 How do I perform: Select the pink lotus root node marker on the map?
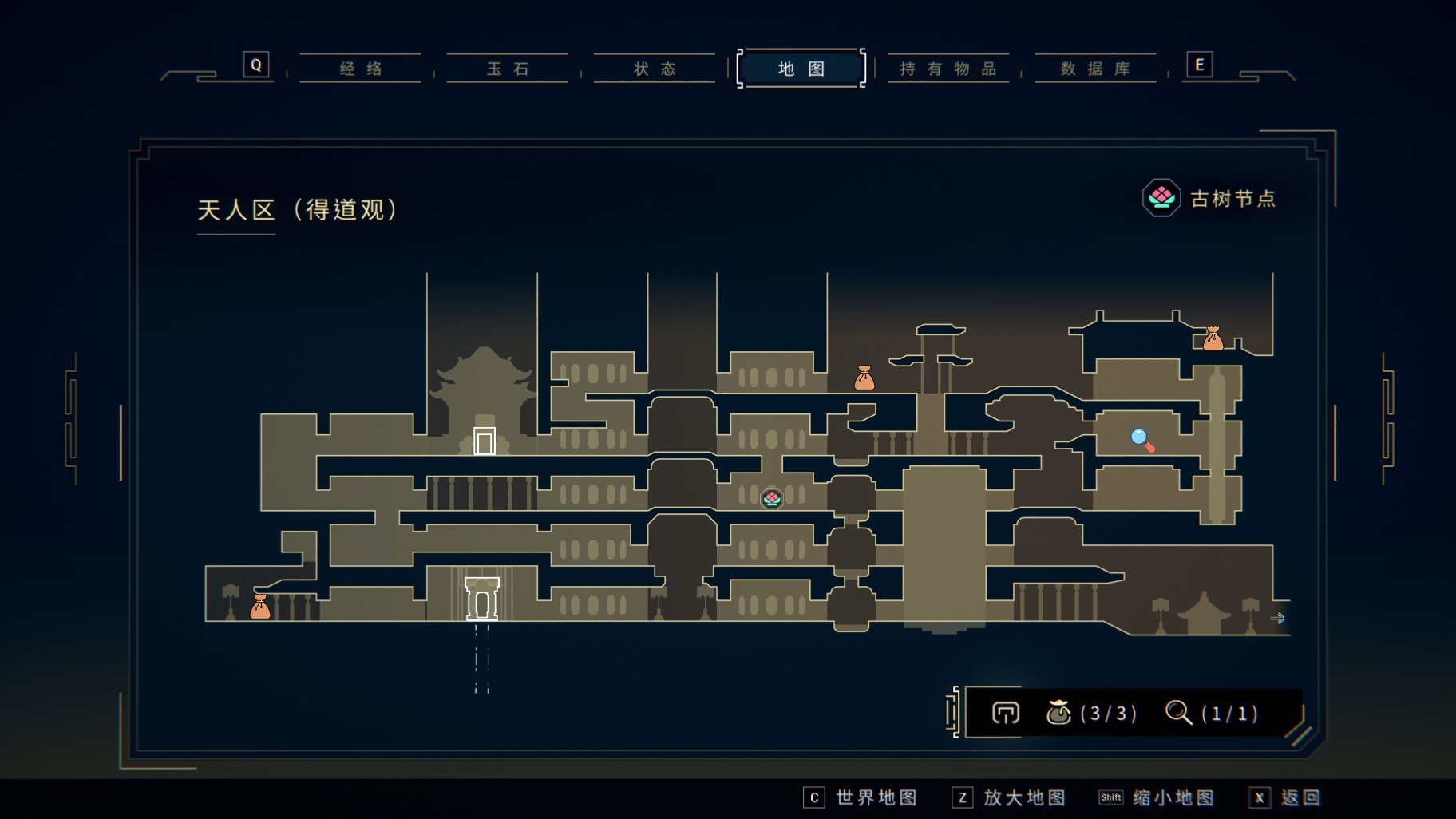[771, 499]
